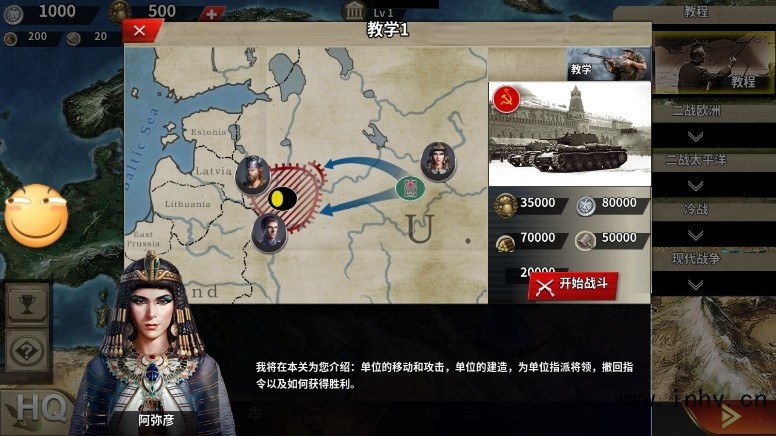Open the trophy achievements icon
Viewport: 776px width, 436px height.
click(x=27, y=304)
